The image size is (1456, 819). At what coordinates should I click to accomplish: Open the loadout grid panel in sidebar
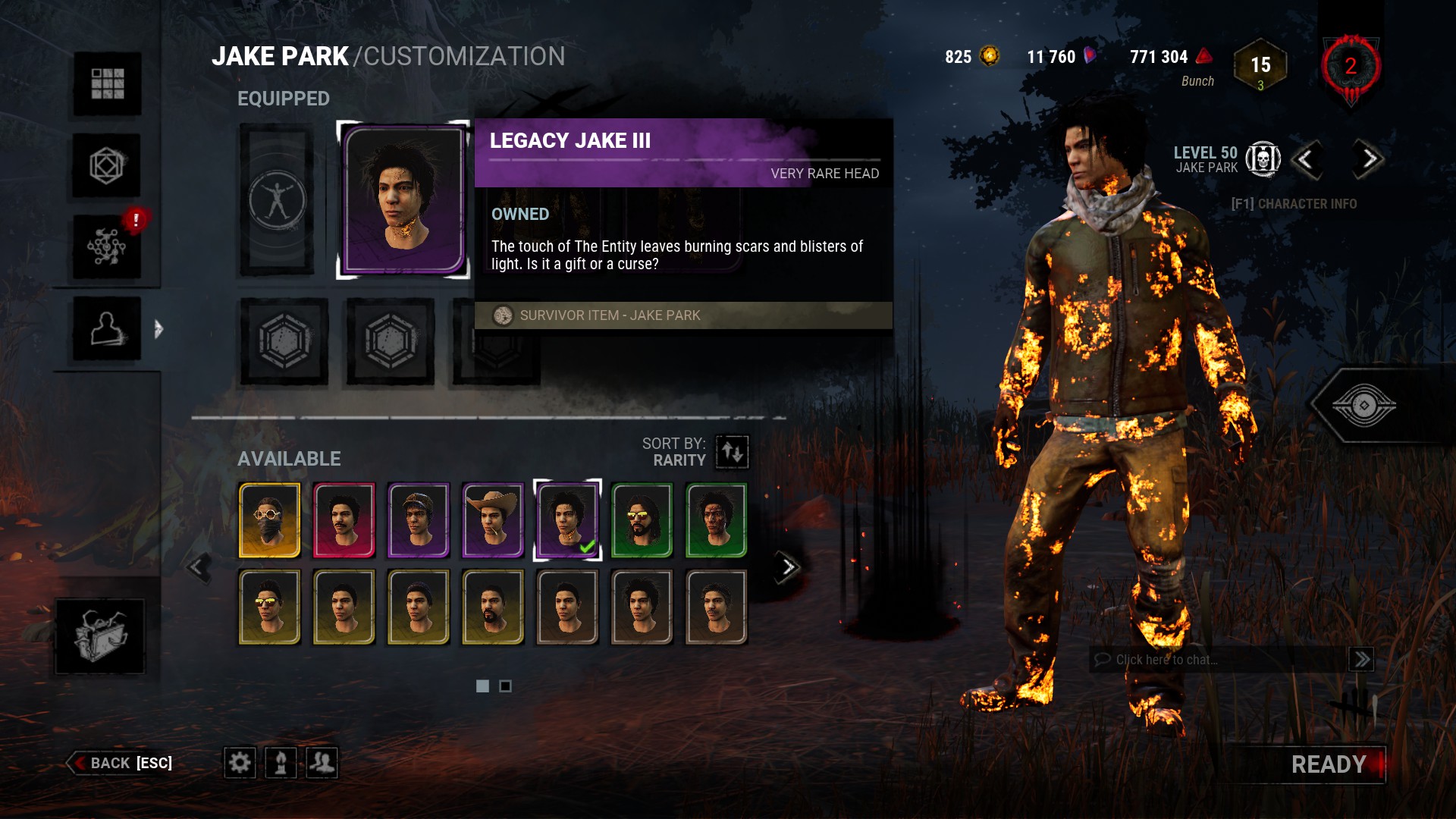click(106, 85)
